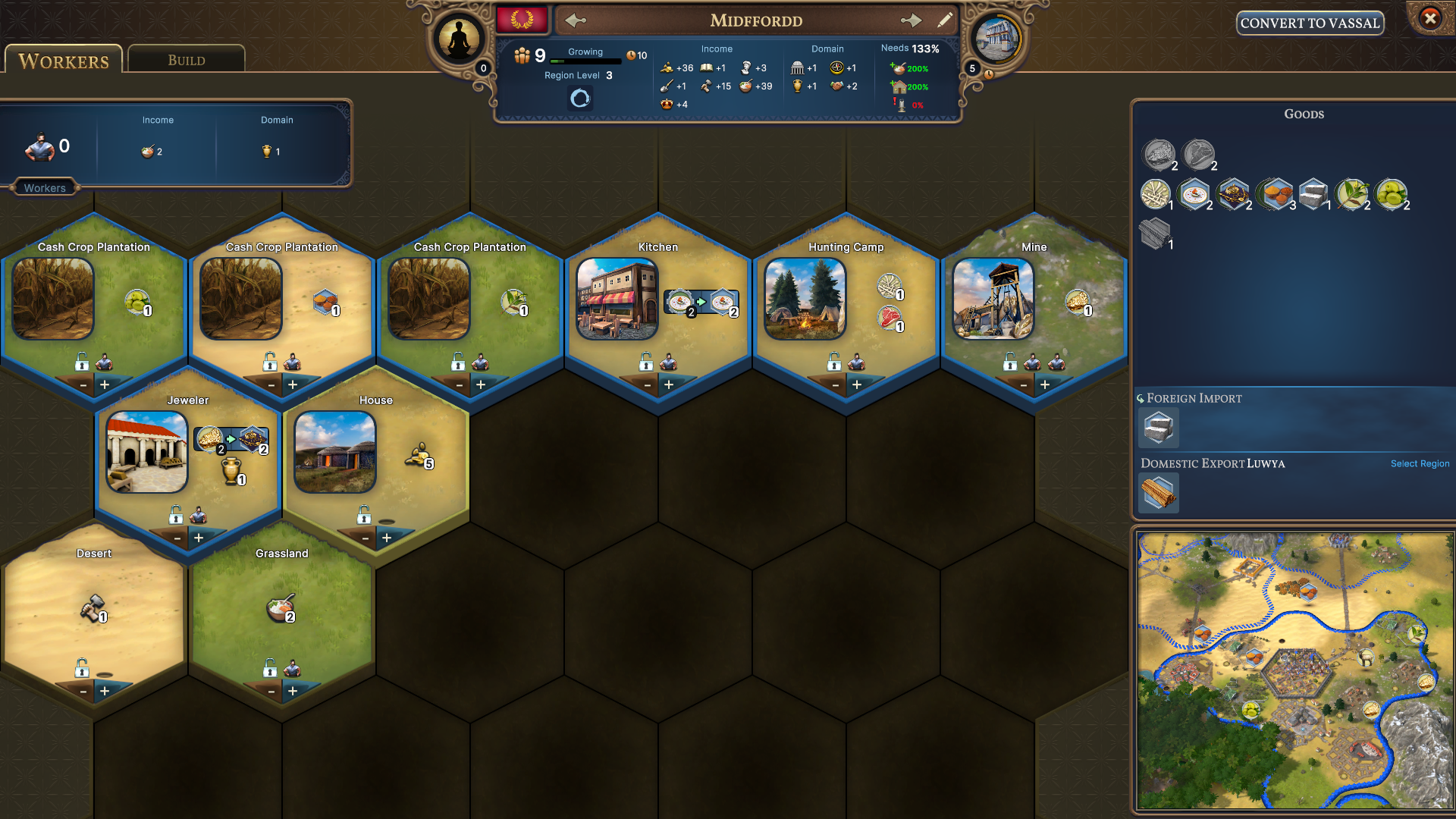Go to next region with right arrow icon

[x=912, y=20]
